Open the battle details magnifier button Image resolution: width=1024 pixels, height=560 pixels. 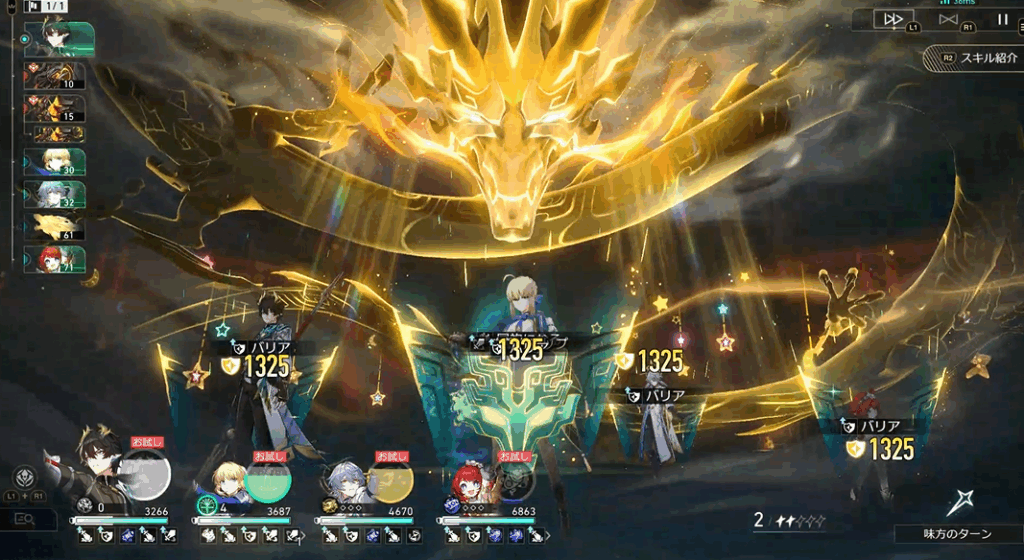coord(28,518)
